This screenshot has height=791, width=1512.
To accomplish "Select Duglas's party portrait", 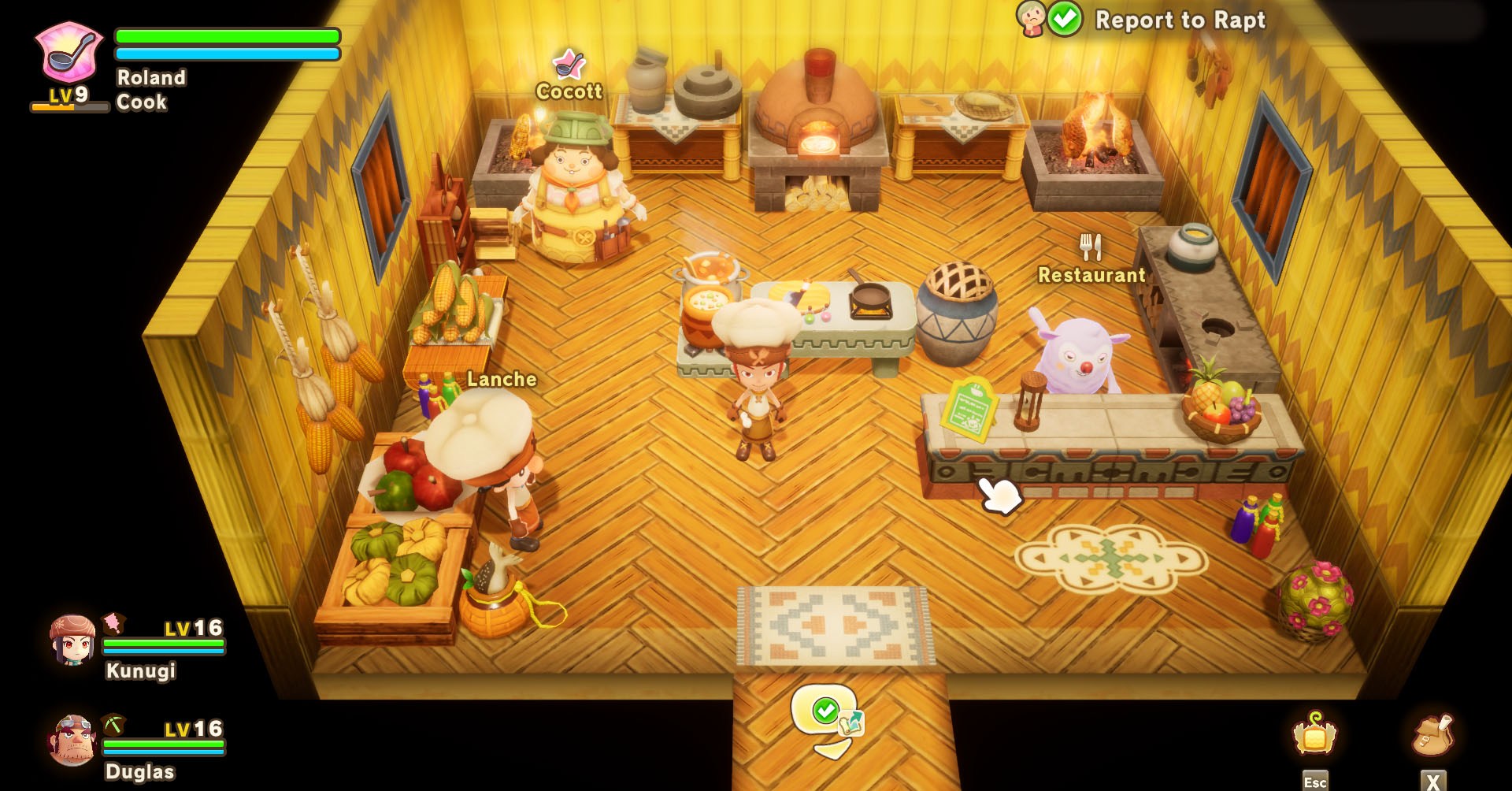I will tap(72, 741).
